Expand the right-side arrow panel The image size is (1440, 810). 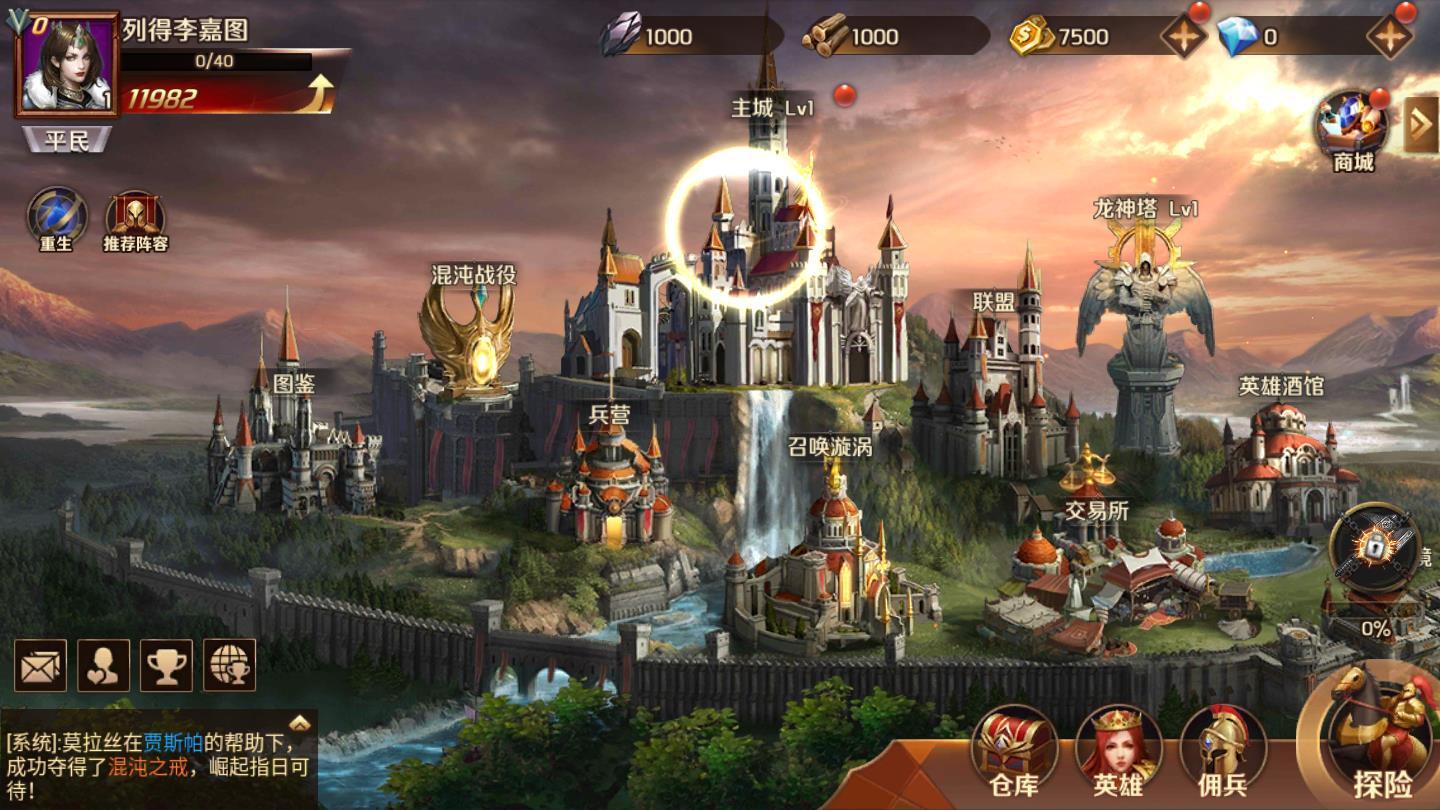(x=1421, y=124)
